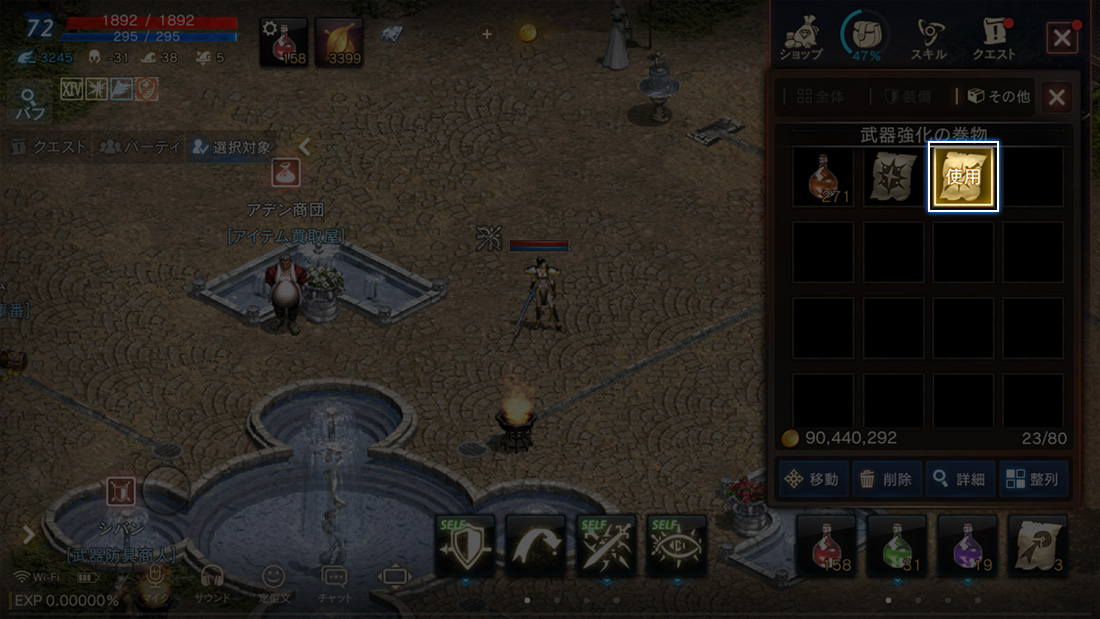Close the inventory panel

[1056, 97]
